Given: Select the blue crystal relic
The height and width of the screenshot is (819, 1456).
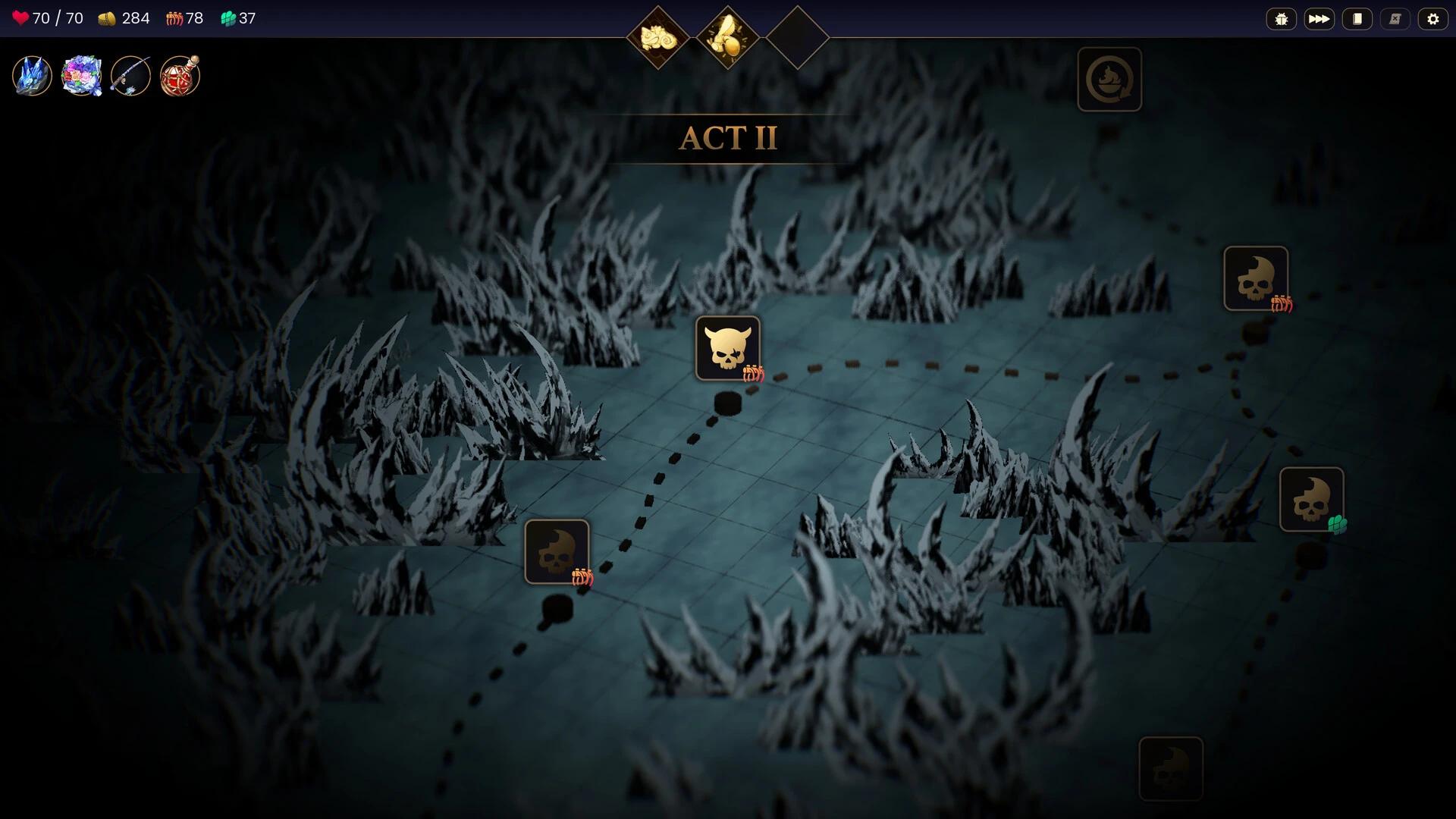Looking at the screenshot, I should click(30, 74).
